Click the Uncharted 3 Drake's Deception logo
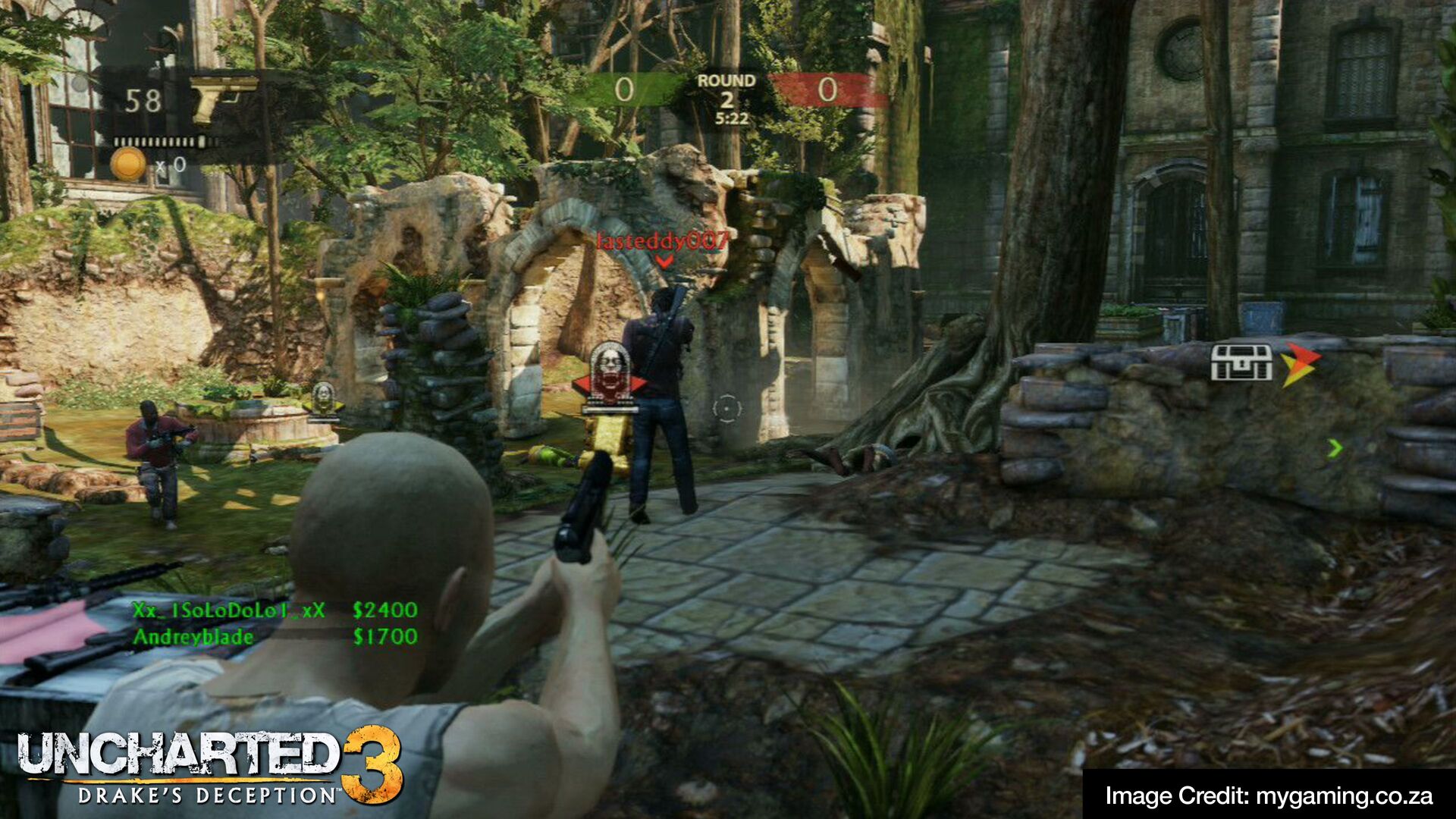 [210, 767]
